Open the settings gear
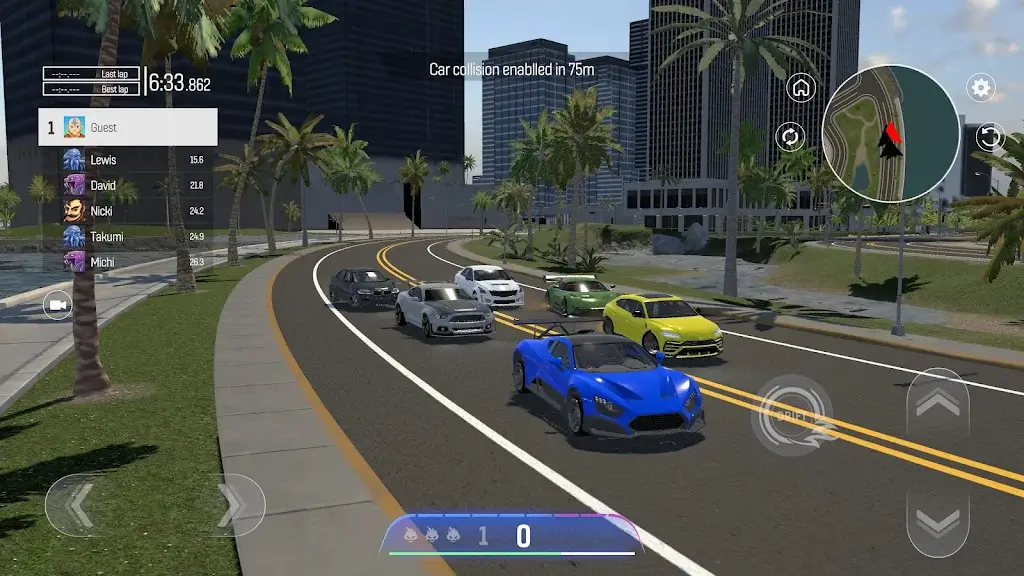The width and height of the screenshot is (1024, 576). (981, 88)
